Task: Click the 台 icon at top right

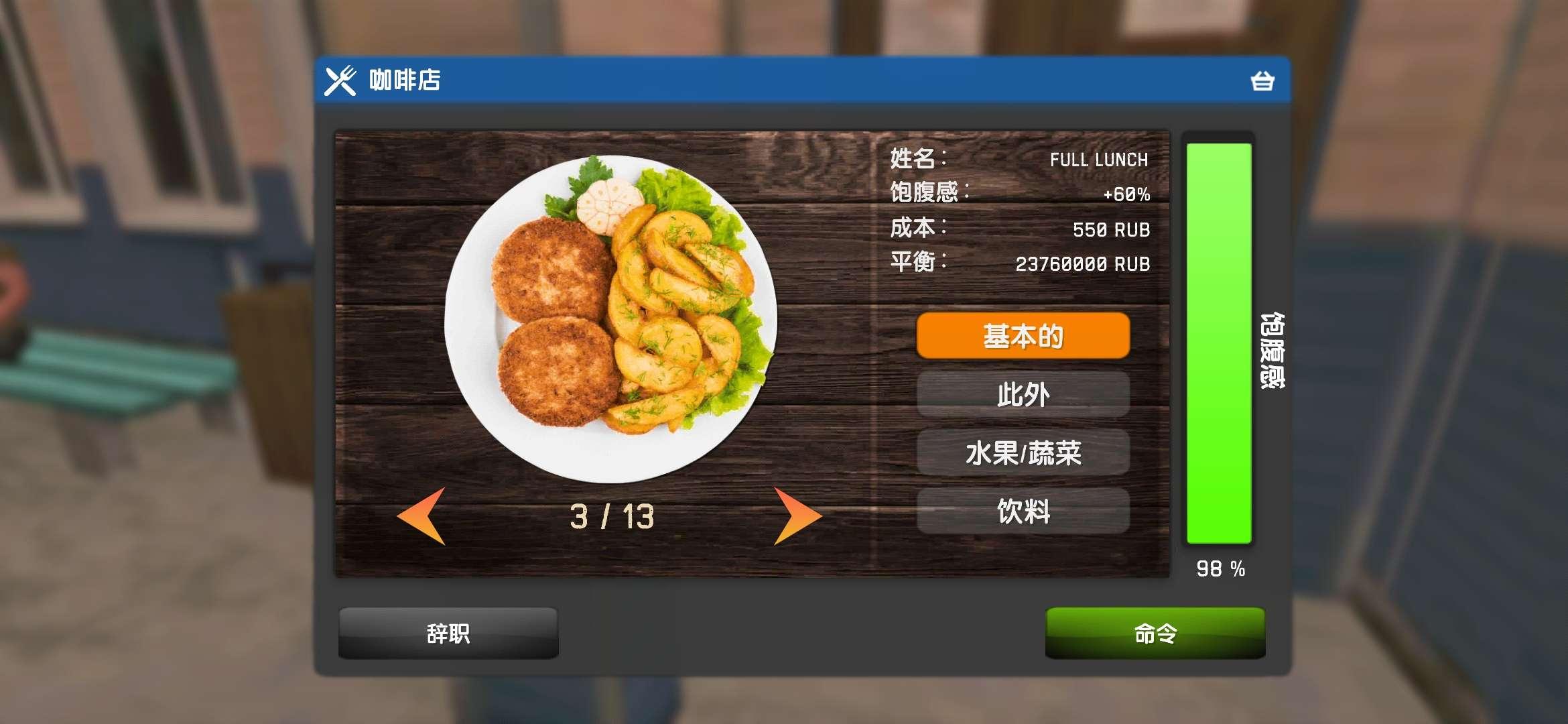Action: [x=1262, y=82]
